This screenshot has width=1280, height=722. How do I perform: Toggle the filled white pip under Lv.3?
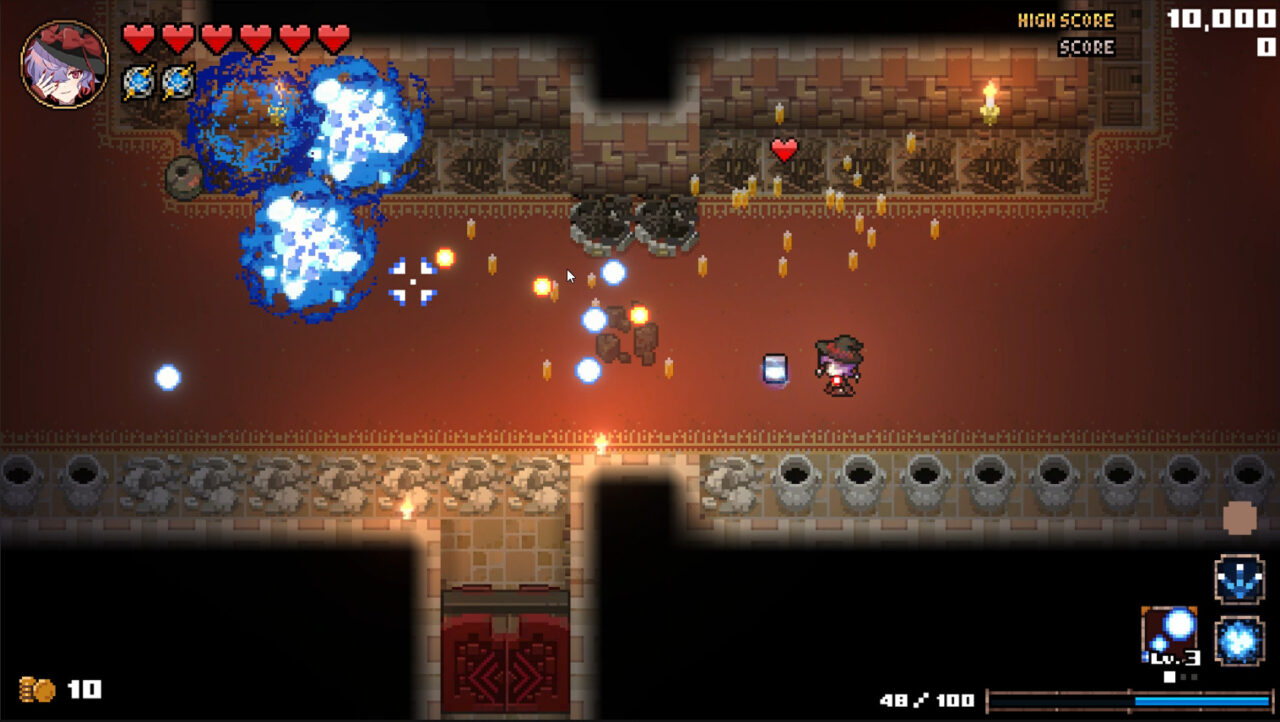(x=1169, y=677)
